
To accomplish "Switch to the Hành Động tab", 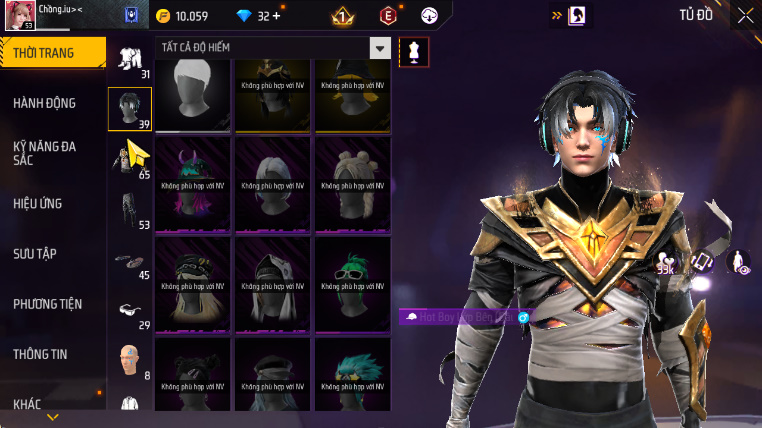I will [45, 103].
